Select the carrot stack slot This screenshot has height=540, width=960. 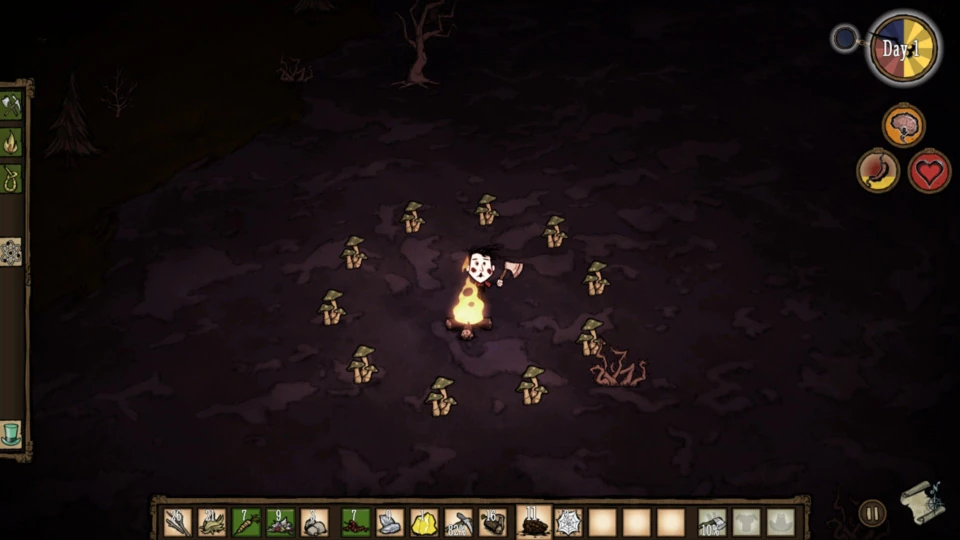click(x=246, y=522)
